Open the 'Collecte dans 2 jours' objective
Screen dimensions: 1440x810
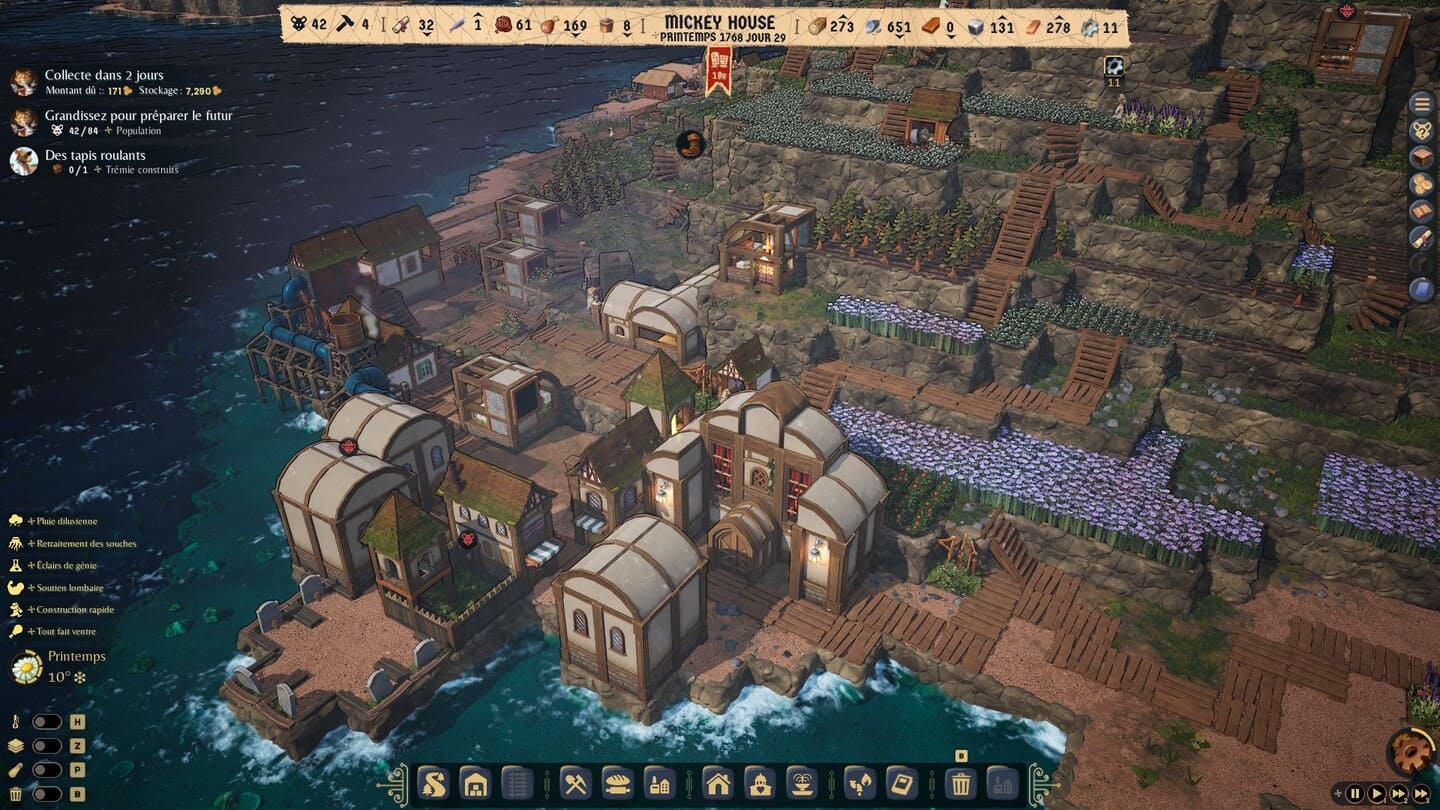[103, 76]
